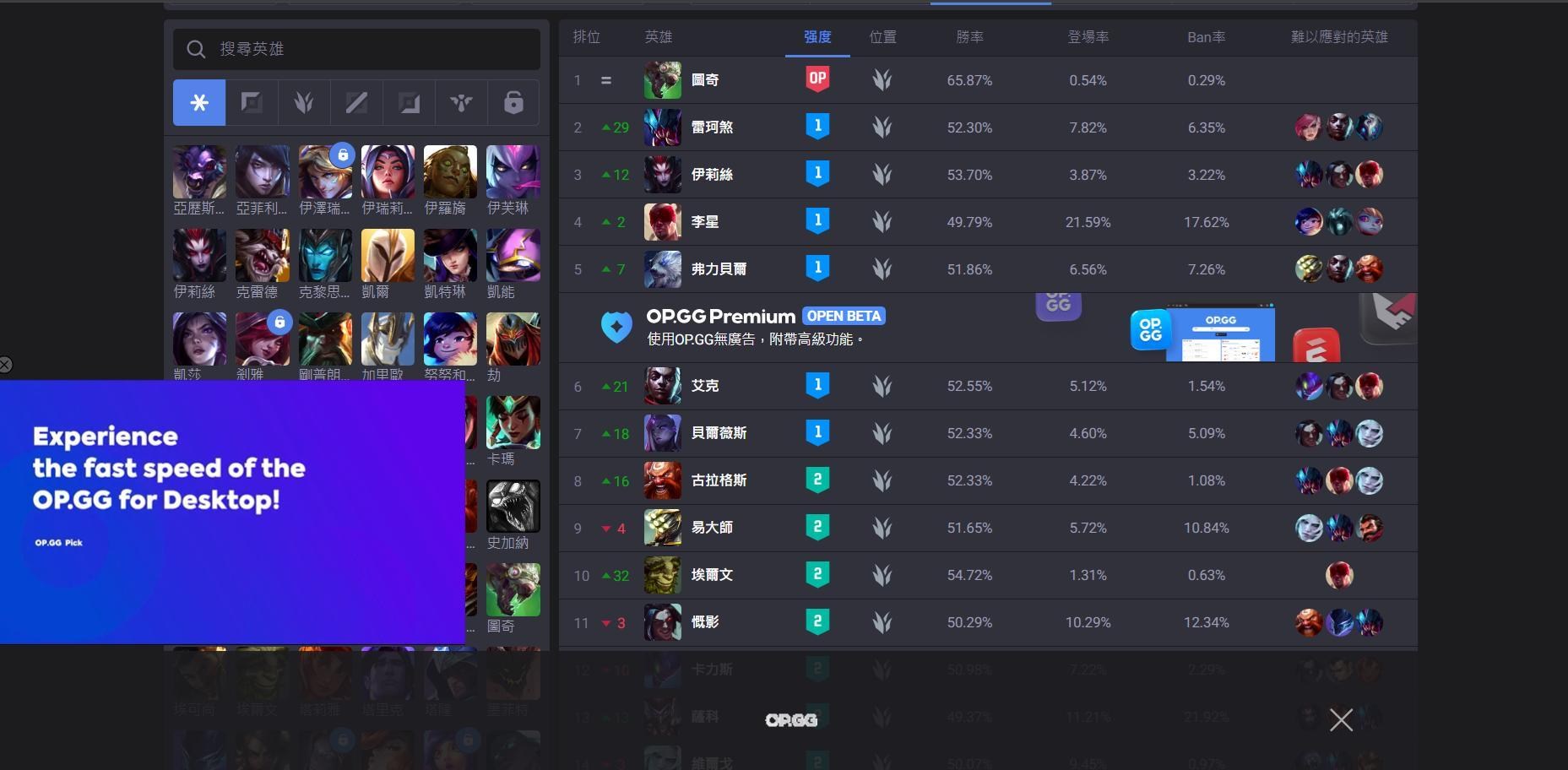Image resolution: width=1568 pixels, height=770 pixels.
Task: Sort champions by 登場率 column header
Action: coord(1088,37)
